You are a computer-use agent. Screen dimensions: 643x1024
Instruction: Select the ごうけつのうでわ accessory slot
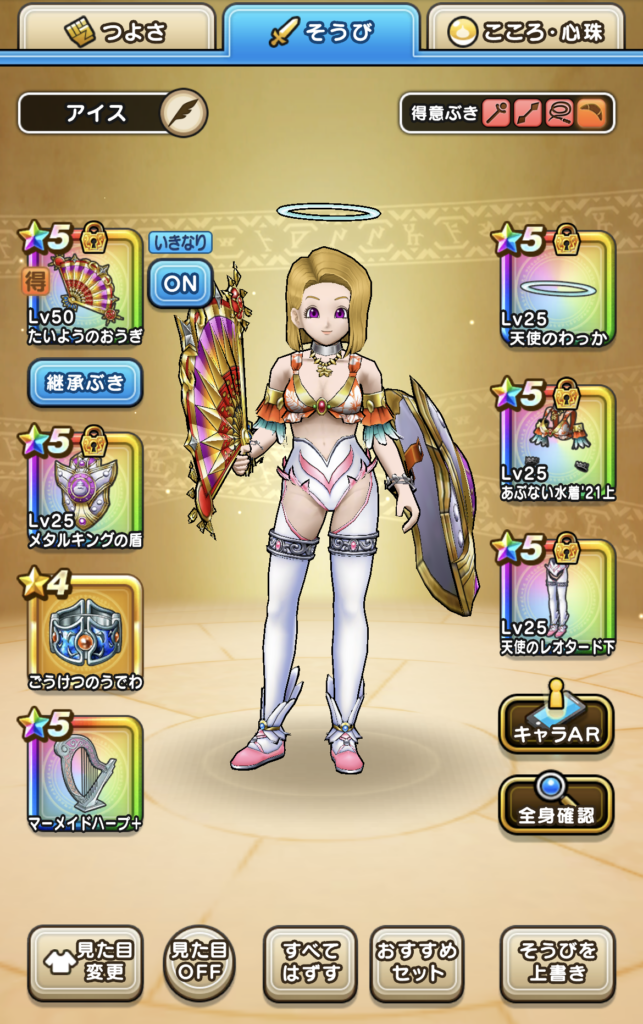pyautogui.click(x=84, y=632)
